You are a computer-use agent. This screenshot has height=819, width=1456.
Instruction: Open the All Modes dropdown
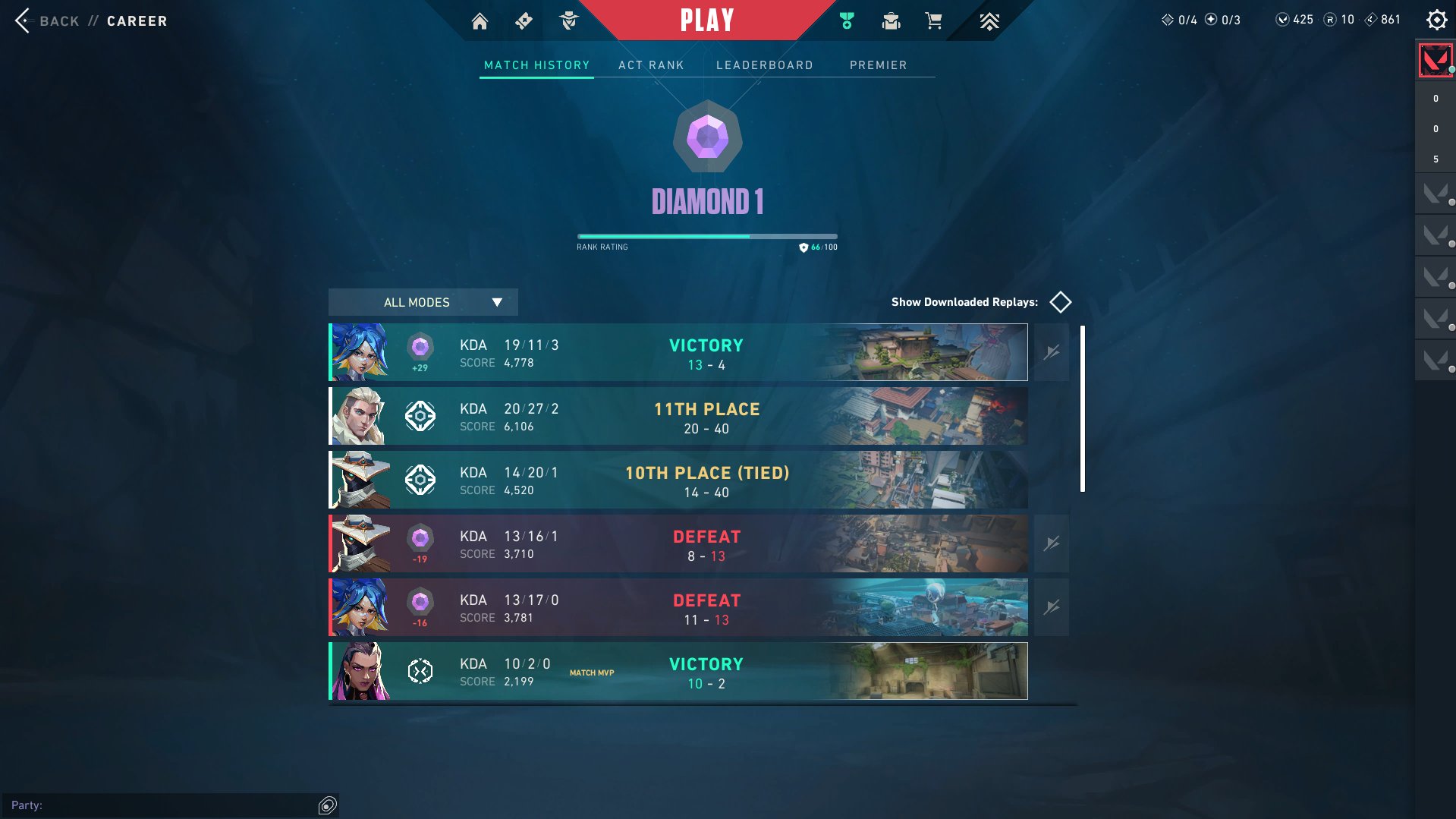[422, 302]
